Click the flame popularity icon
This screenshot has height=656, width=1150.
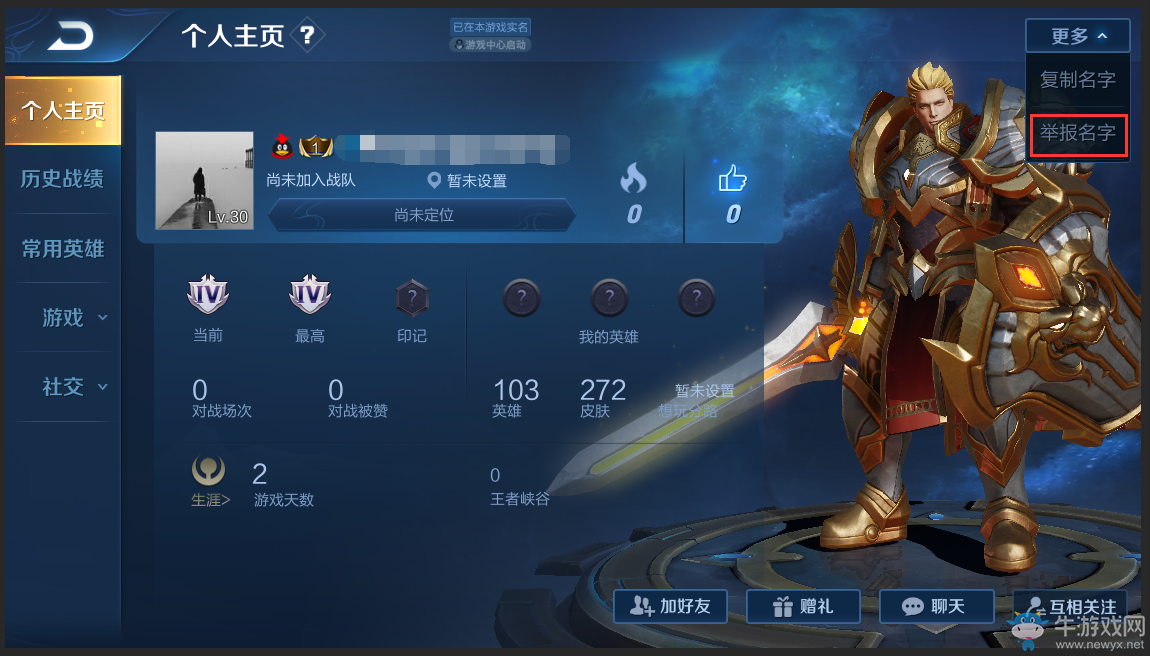click(633, 180)
